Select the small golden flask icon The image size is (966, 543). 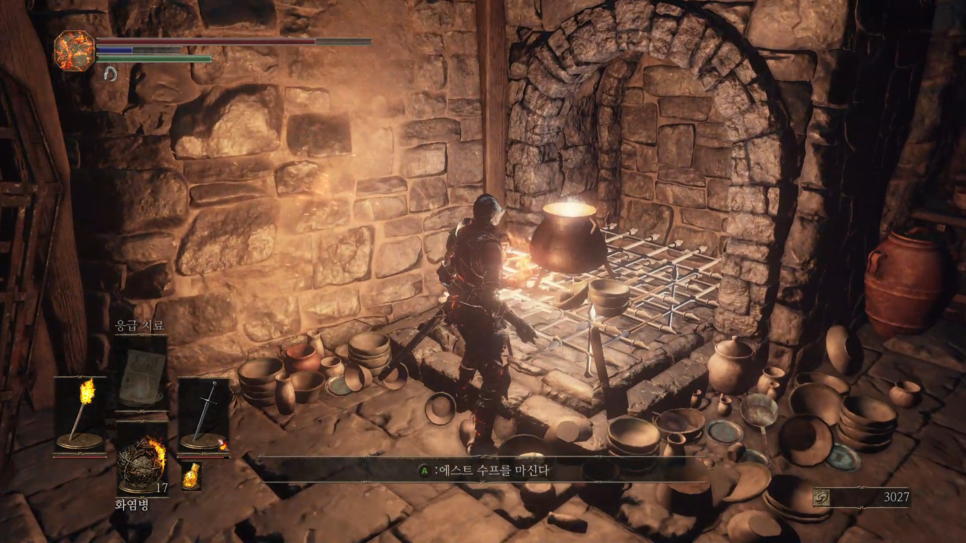click(x=190, y=475)
